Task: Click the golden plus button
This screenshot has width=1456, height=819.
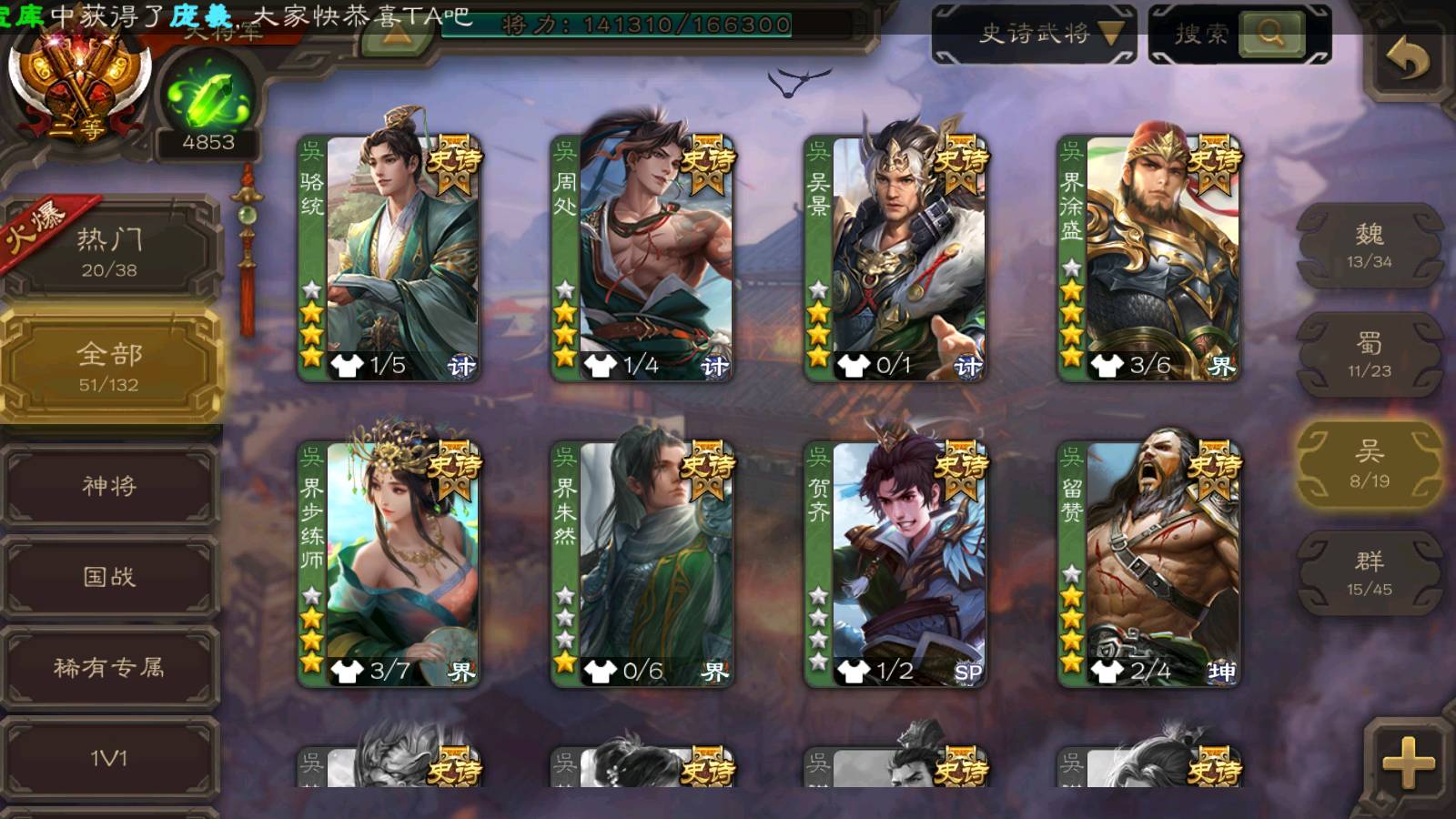Action: coord(1407,763)
